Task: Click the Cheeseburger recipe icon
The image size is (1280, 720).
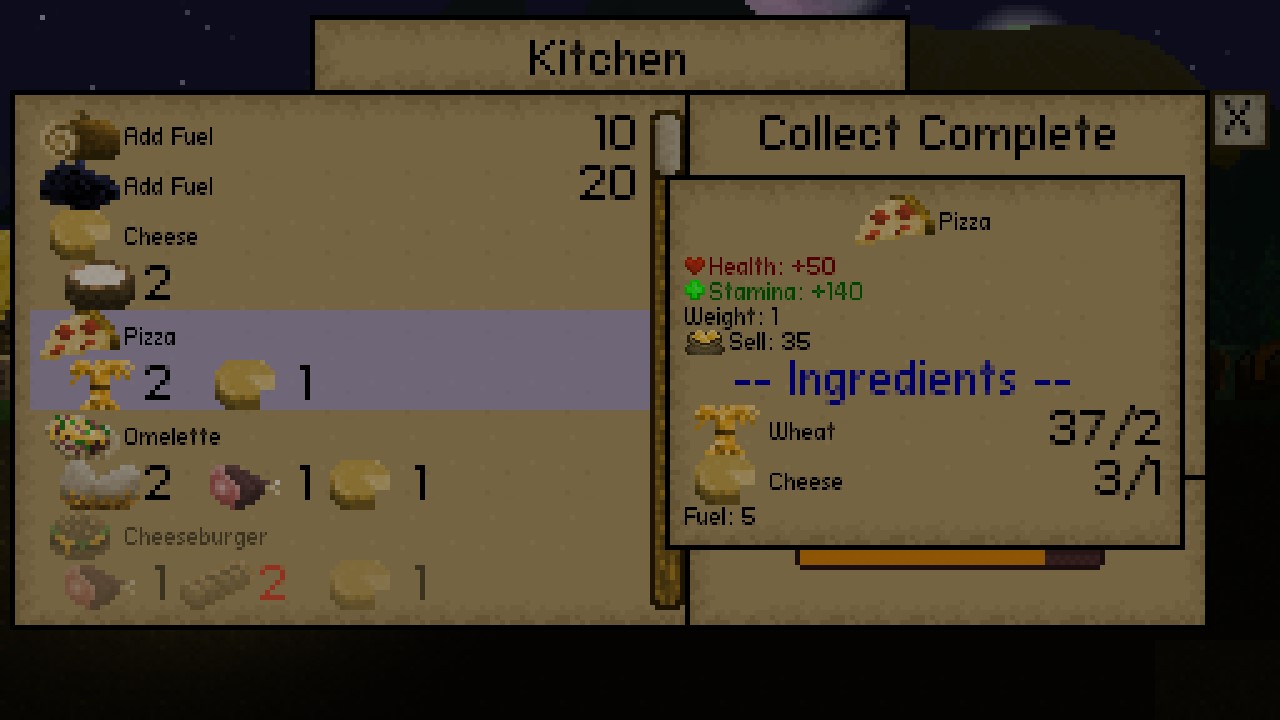Action: (80, 533)
